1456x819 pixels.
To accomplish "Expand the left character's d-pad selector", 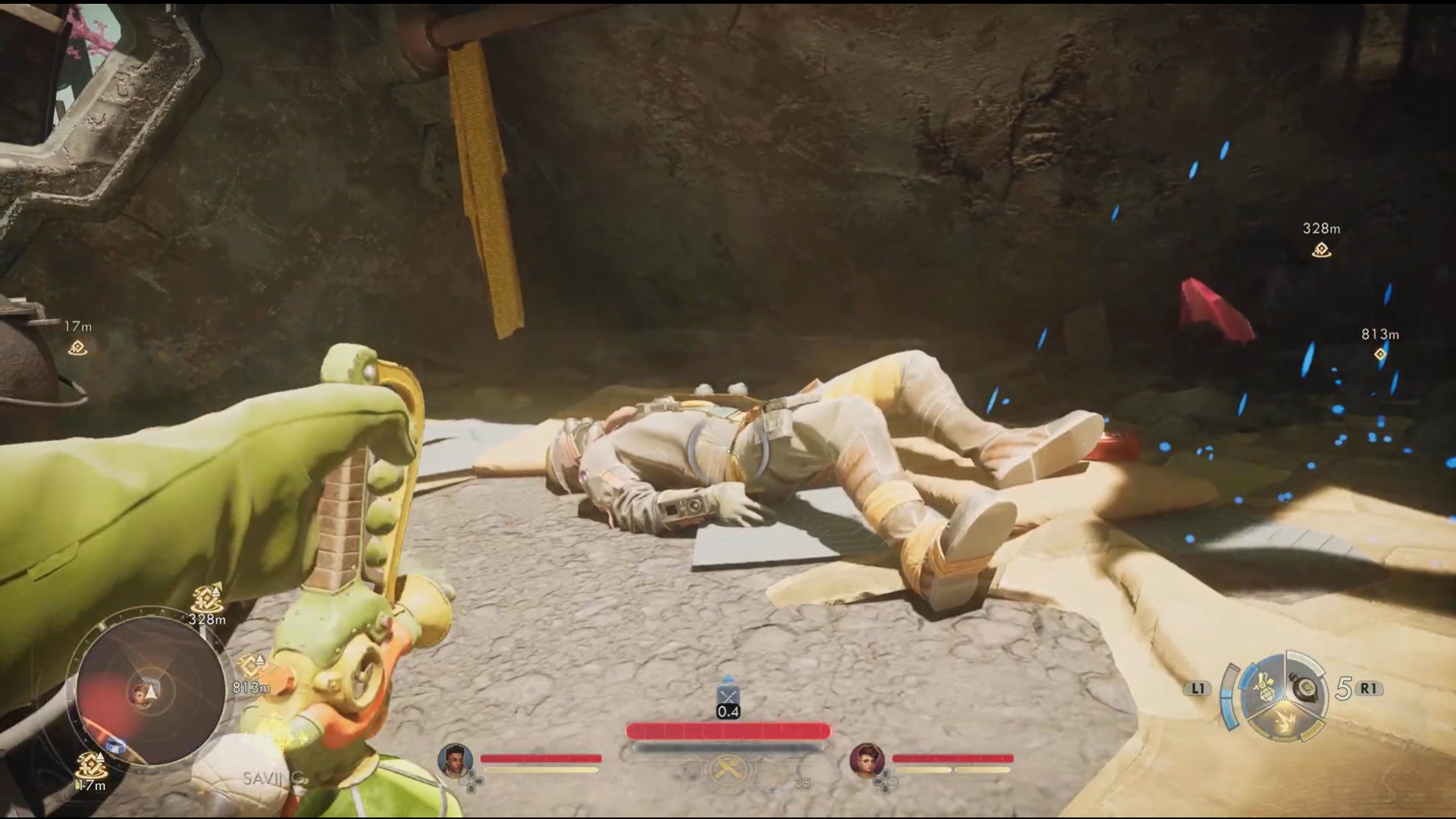I will coord(472,781).
